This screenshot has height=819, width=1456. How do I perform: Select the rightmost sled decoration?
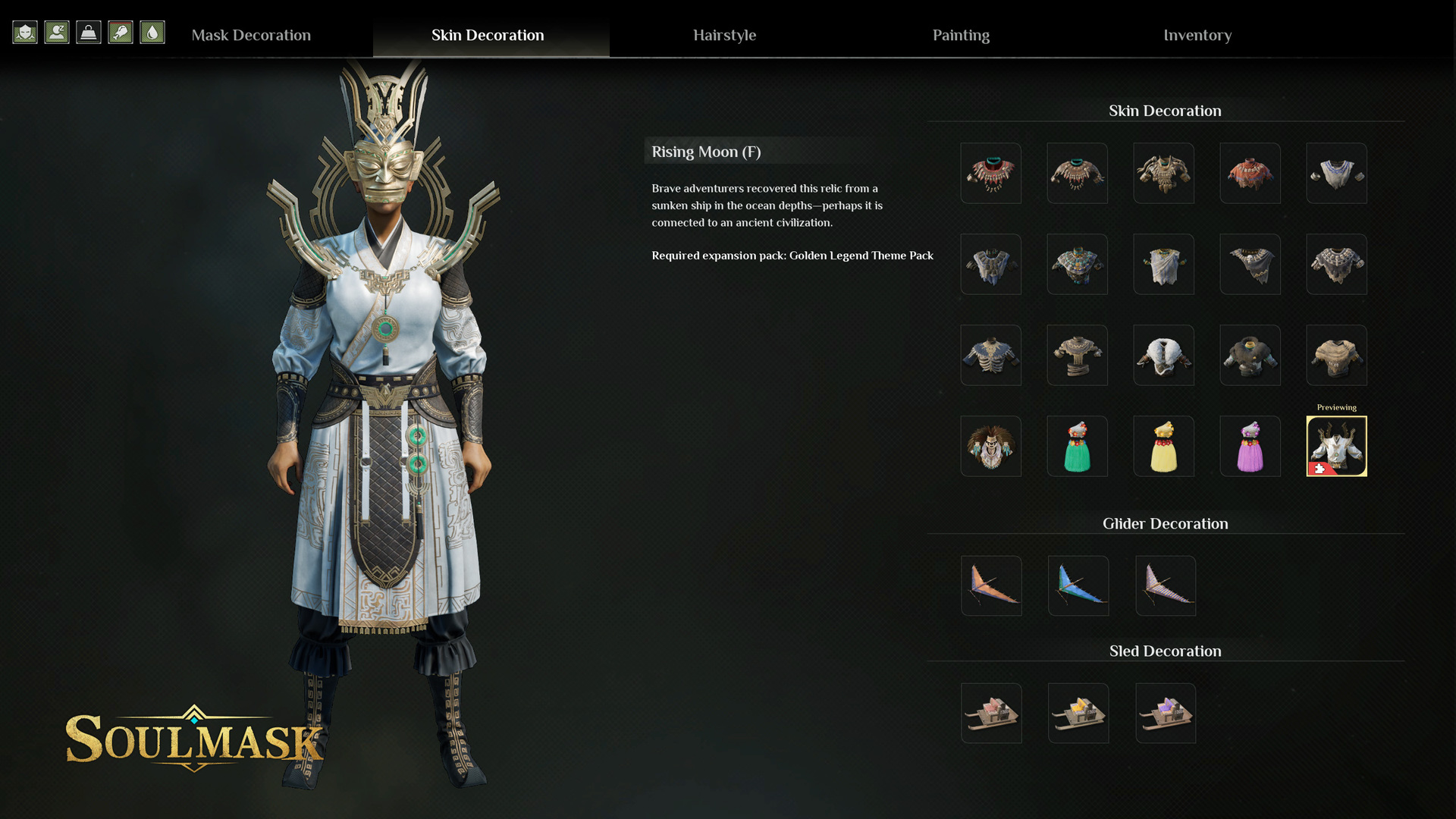click(x=1165, y=713)
